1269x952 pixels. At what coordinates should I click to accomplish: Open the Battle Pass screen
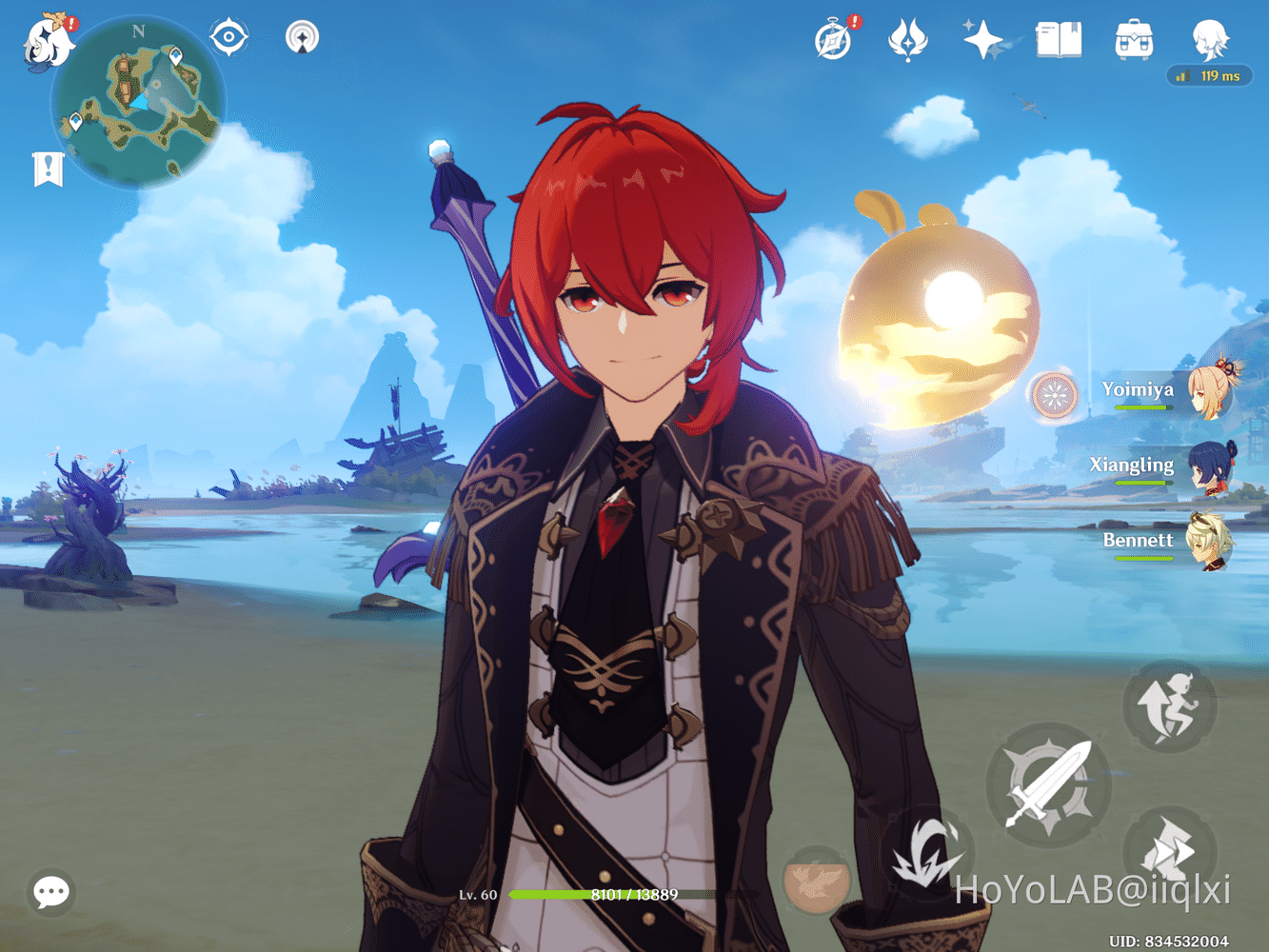pos(908,40)
